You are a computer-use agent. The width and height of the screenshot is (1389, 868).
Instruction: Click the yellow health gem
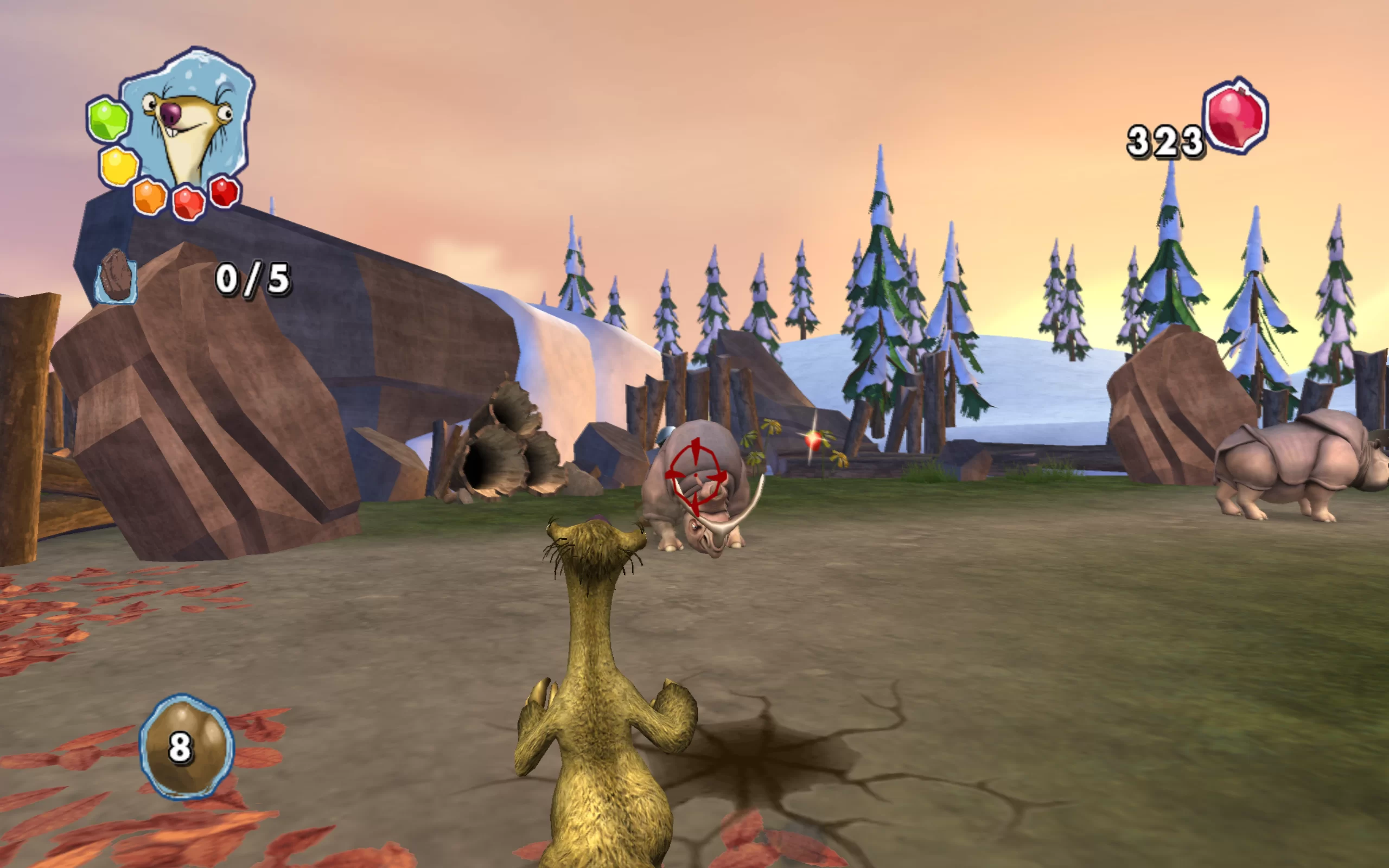pos(119,166)
